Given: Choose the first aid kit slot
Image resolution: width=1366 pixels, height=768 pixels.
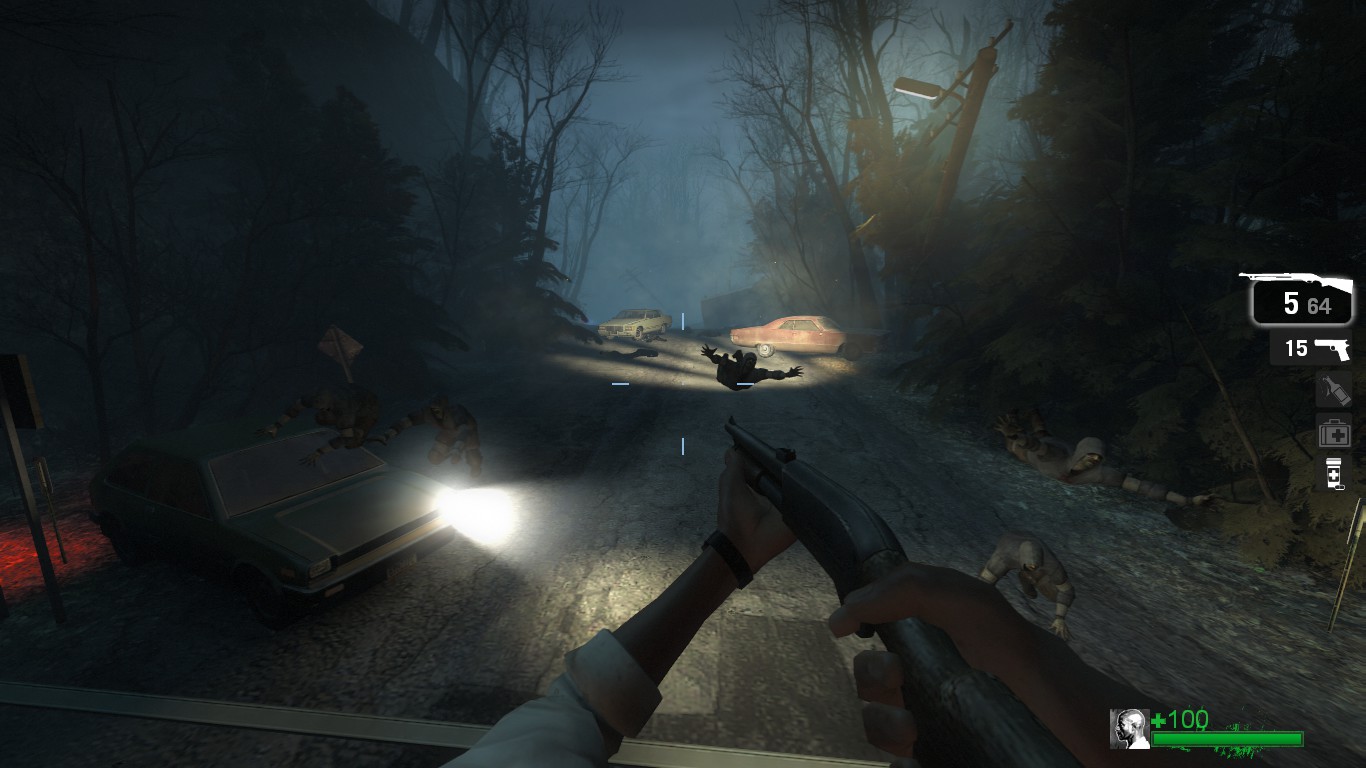Looking at the screenshot, I should (x=1334, y=432).
